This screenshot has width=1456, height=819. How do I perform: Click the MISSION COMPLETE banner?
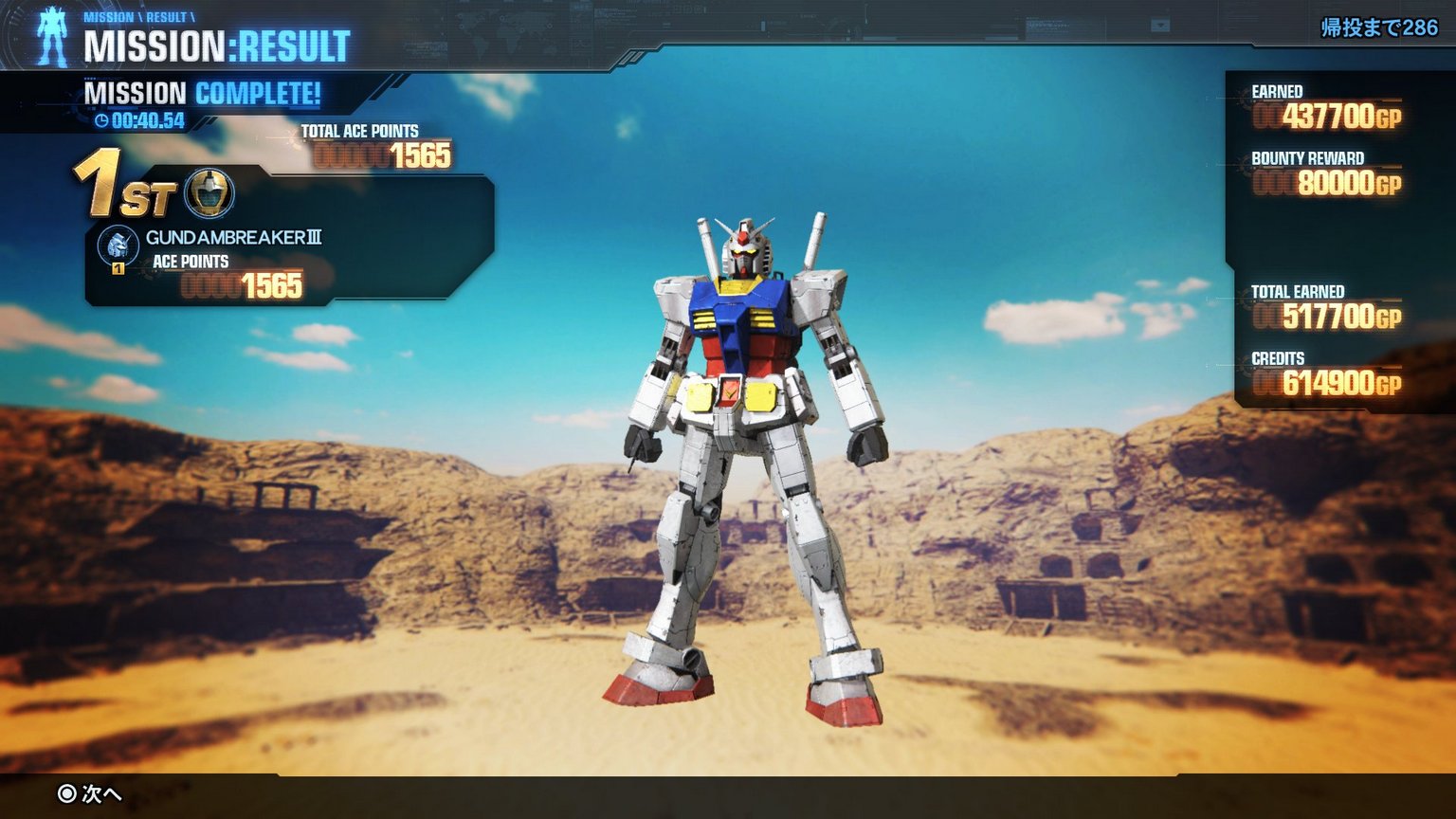[x=202, y=94]
